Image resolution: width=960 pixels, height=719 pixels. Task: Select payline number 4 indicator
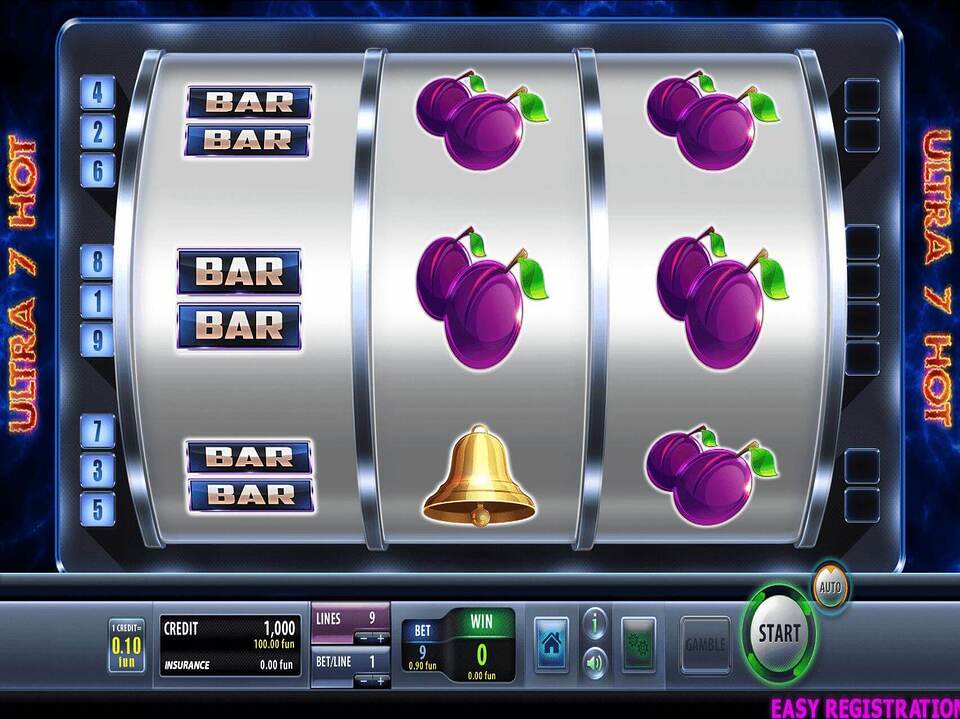click(98, 93)
